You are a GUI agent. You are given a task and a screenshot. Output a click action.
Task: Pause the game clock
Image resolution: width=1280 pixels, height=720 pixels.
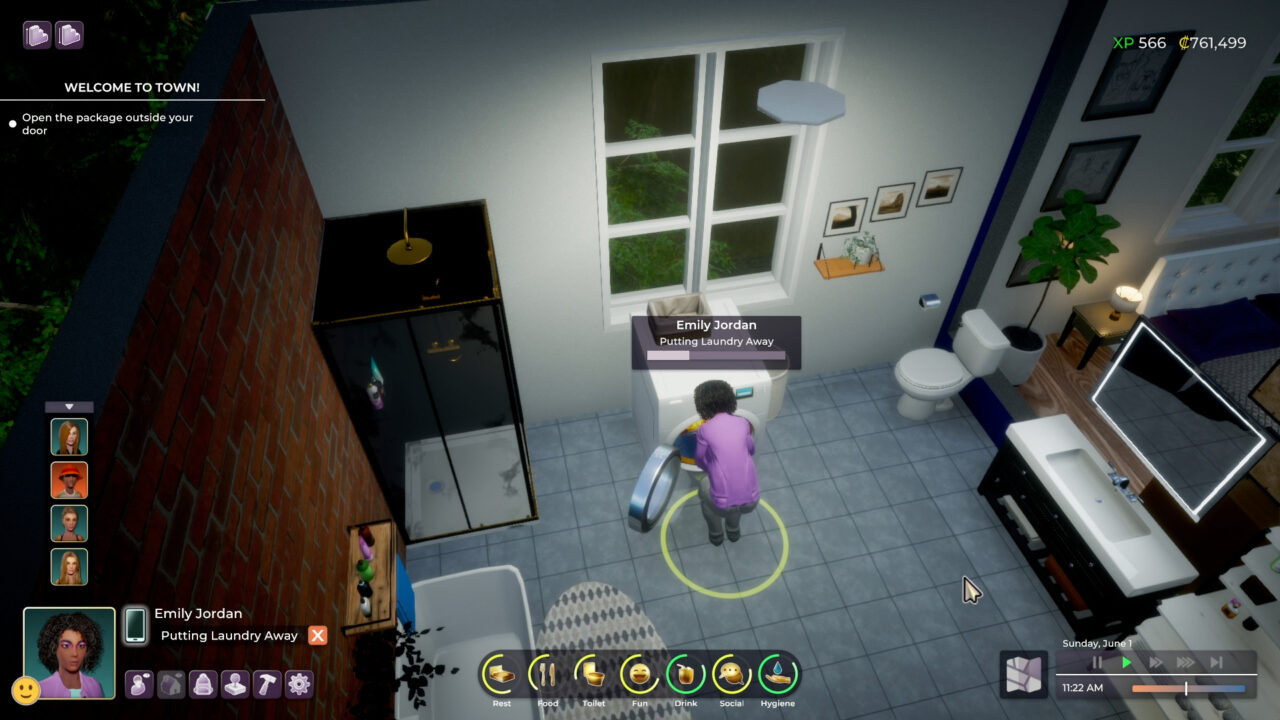(x=1096, y=661)
